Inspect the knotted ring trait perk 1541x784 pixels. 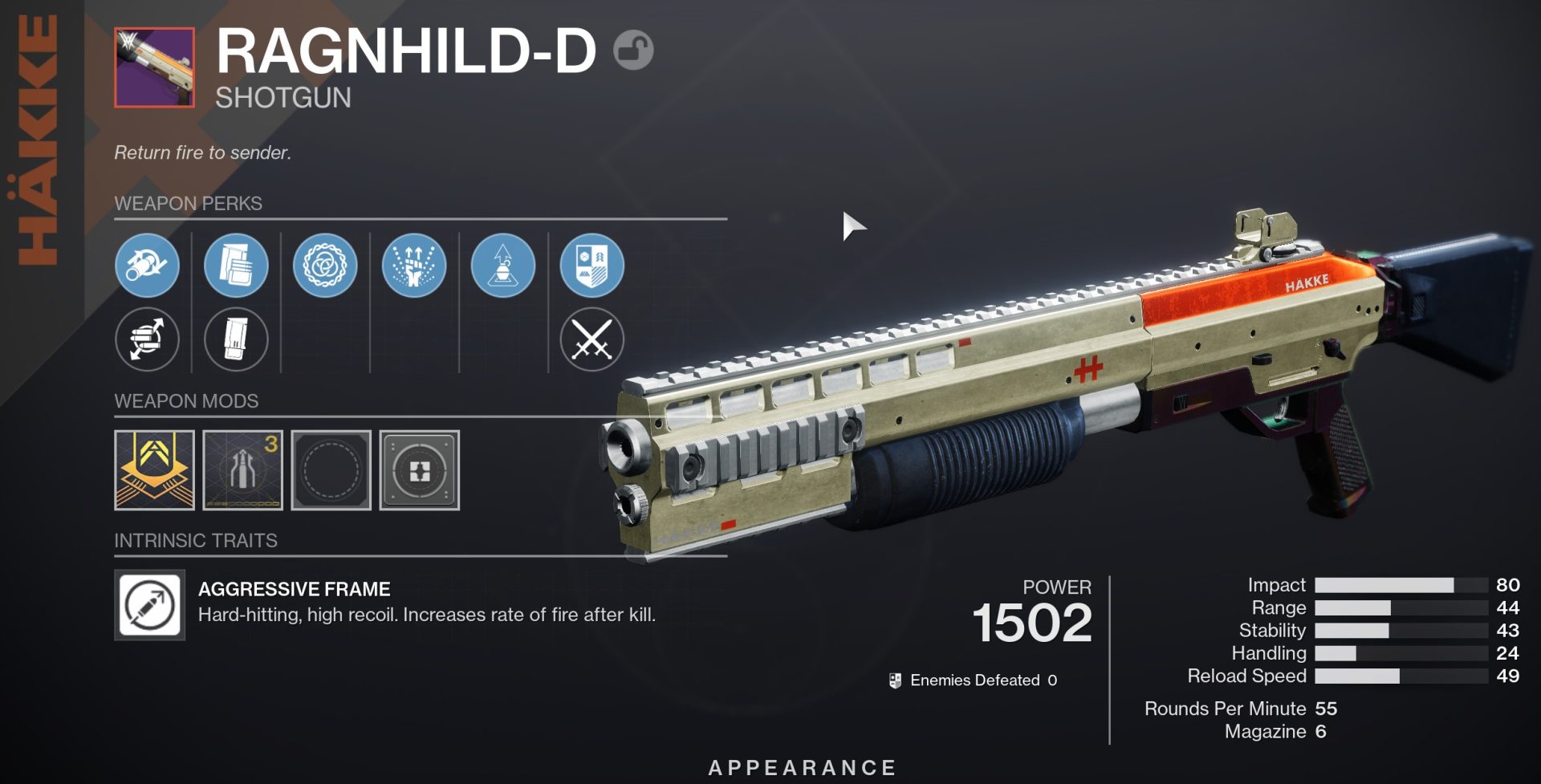point(325,266)
